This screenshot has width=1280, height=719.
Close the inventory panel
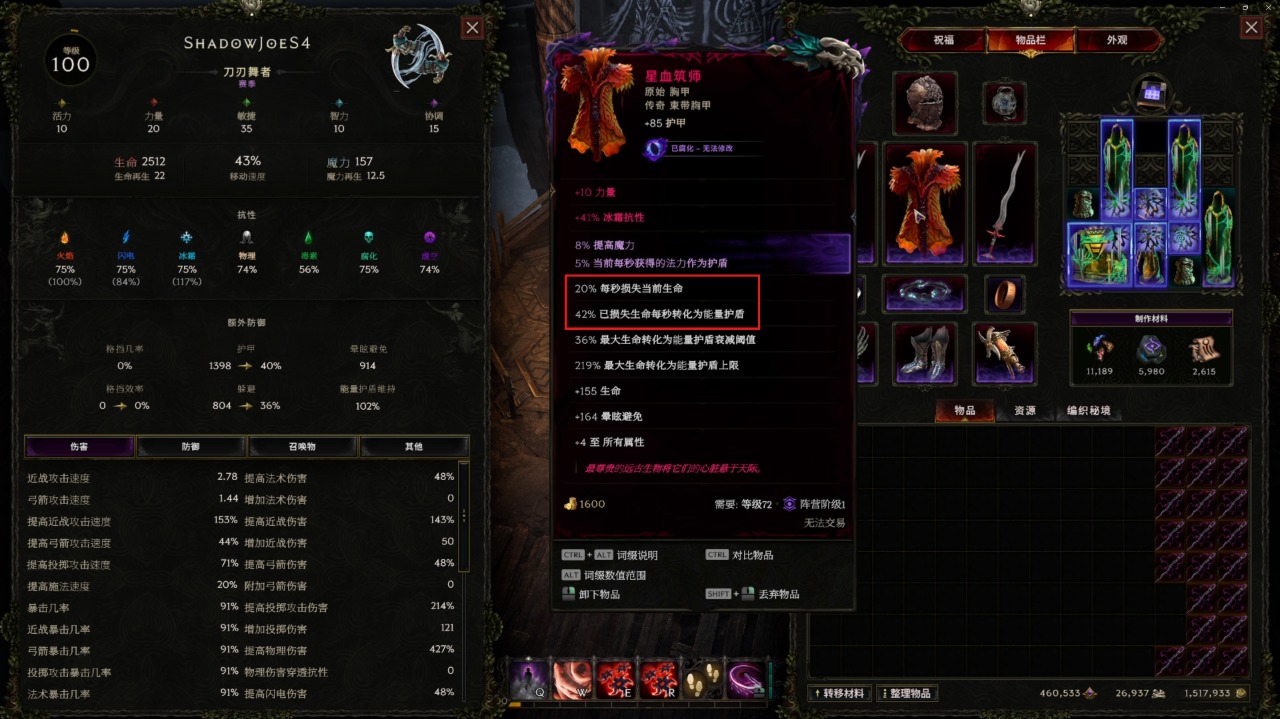pyautogui.click(x=1251, y=28)
